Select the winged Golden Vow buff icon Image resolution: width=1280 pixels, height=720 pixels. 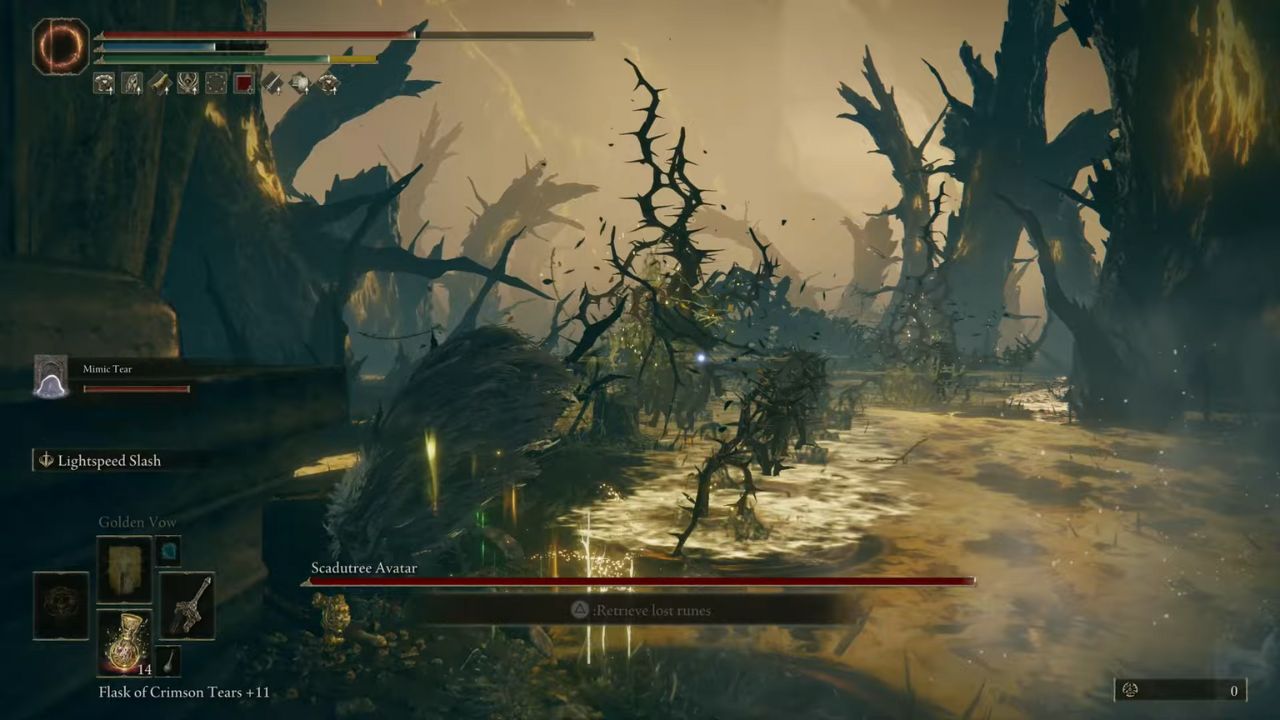(188, 84)
